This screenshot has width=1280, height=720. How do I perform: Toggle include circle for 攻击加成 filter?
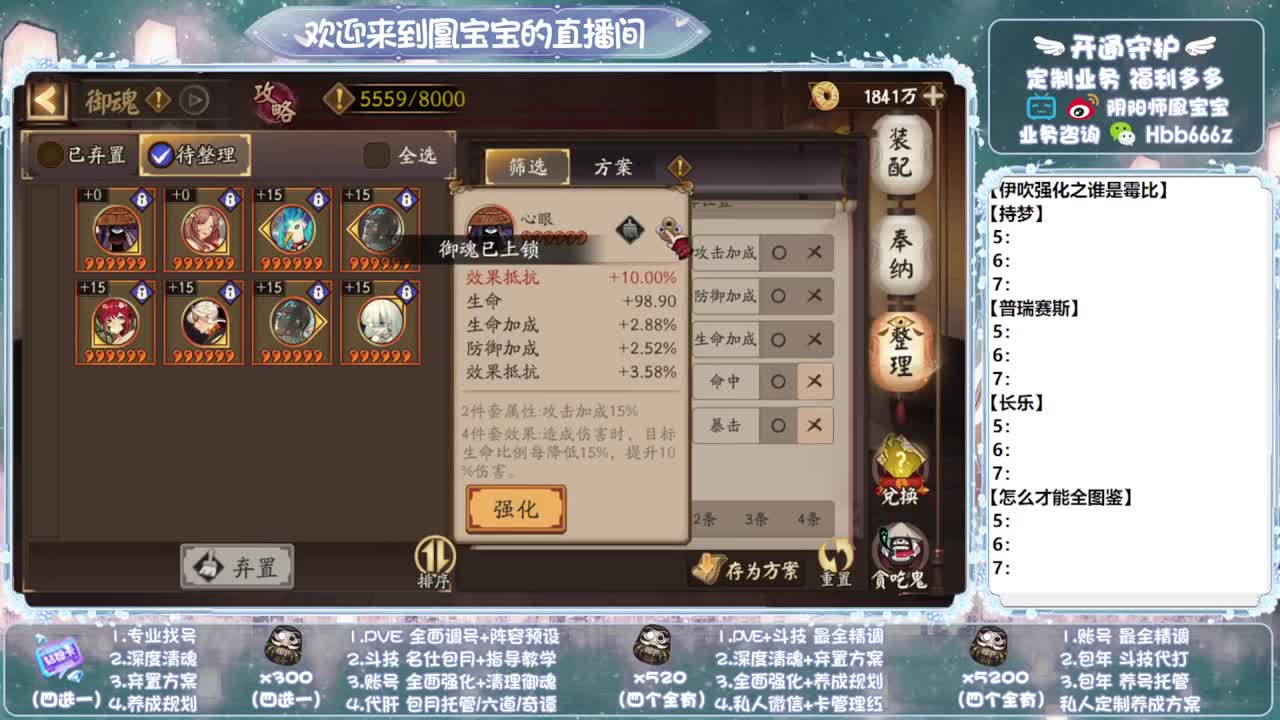(x=779, y=253)
